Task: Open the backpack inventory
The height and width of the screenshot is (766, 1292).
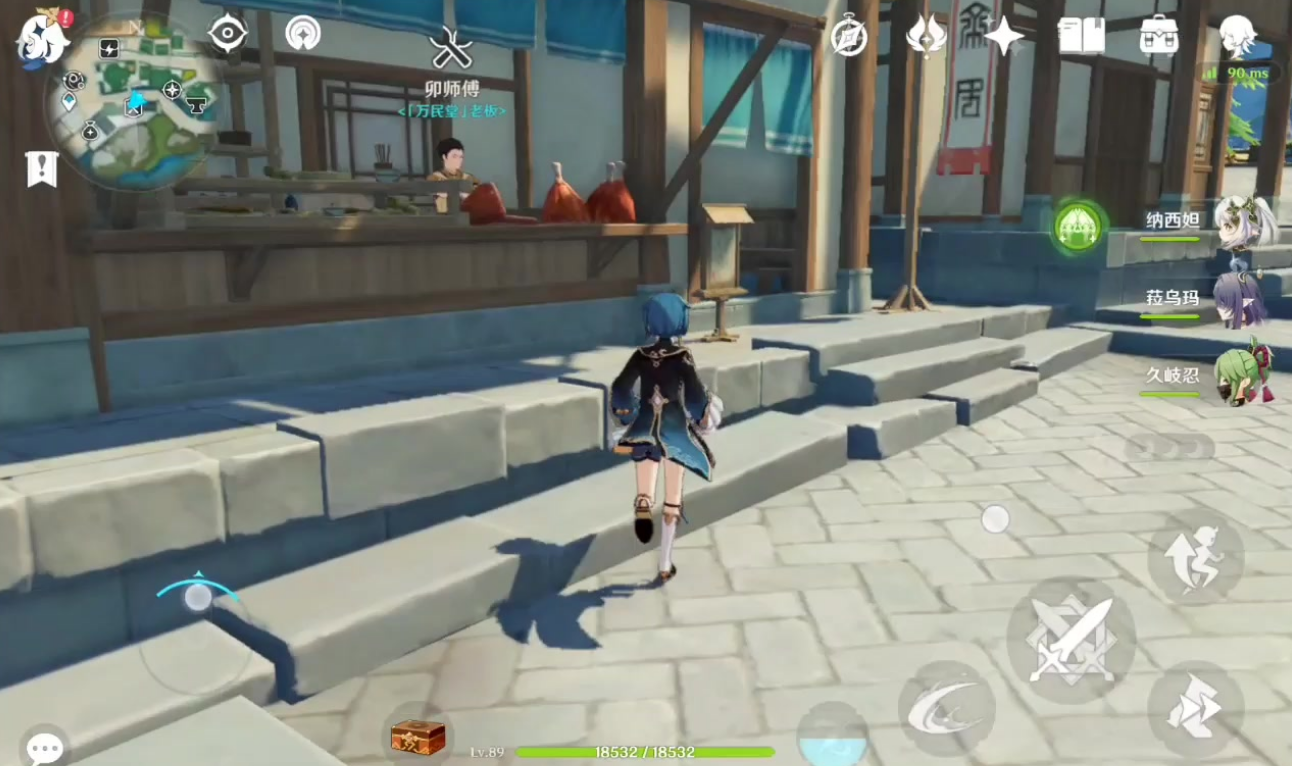Action: [x=1159, y=36]
